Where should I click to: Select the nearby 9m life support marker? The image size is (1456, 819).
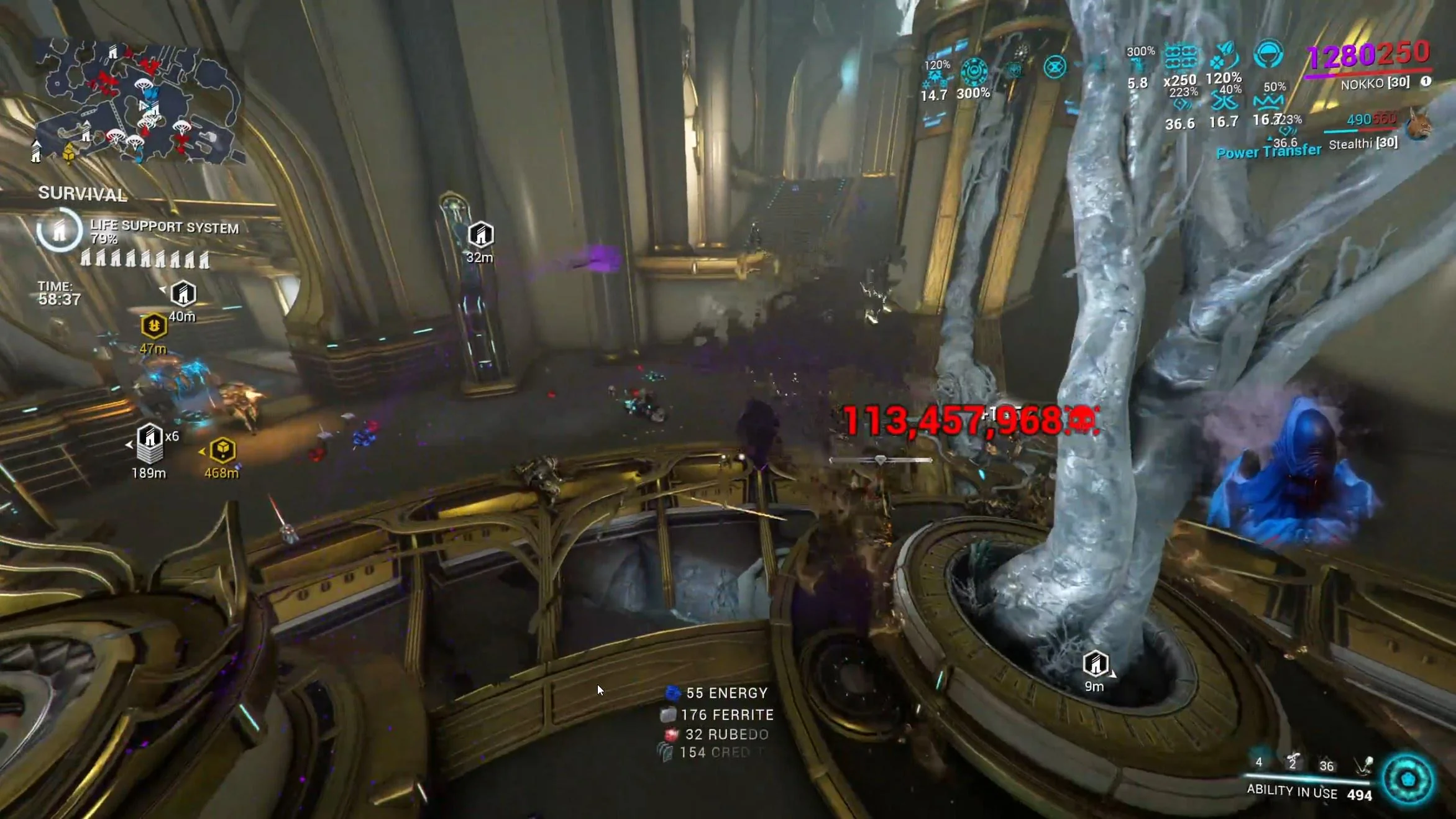pyautogui.click(x=1095, y=664)
